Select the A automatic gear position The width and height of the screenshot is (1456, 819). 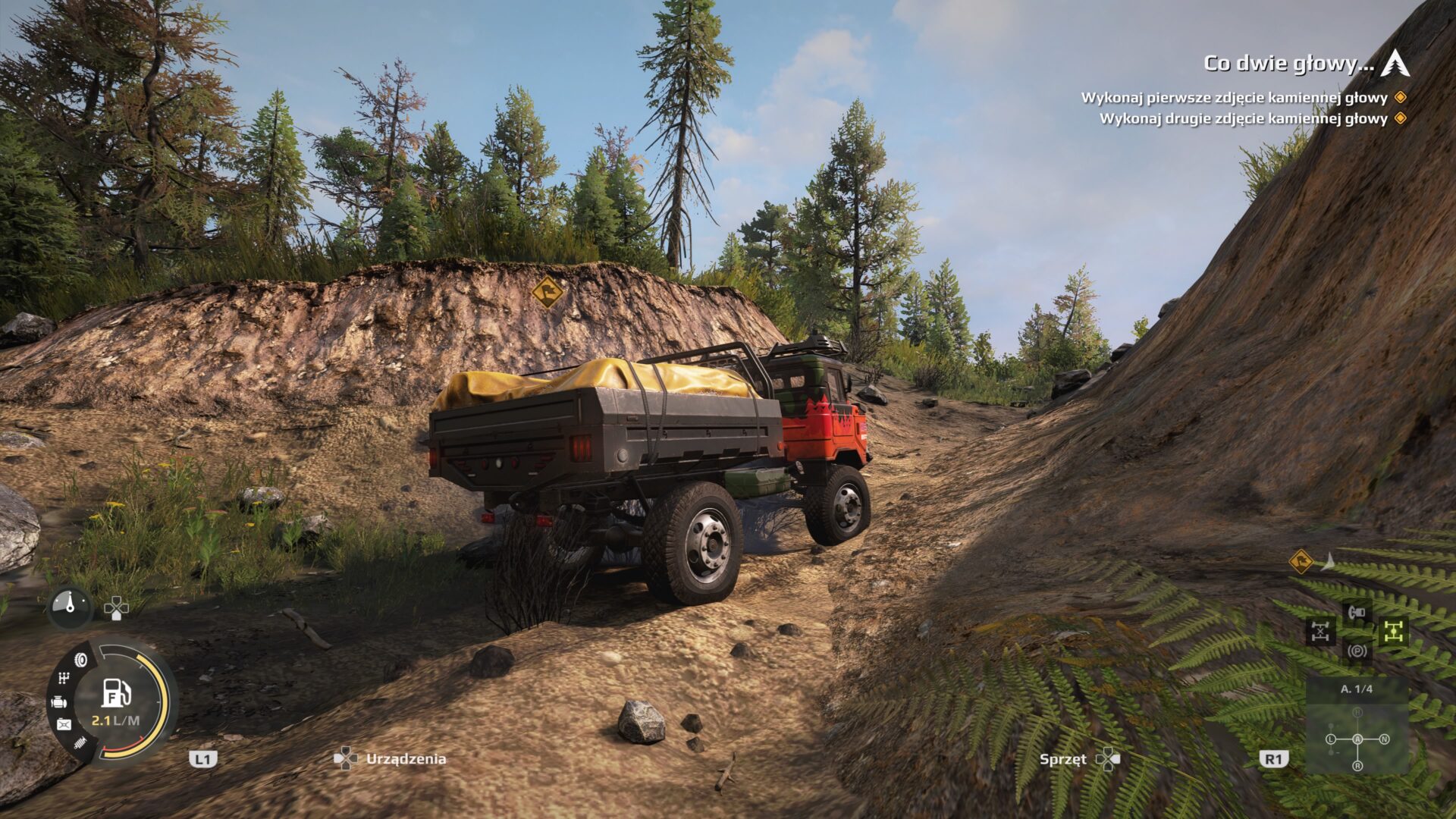click(x=1357, y=739)
